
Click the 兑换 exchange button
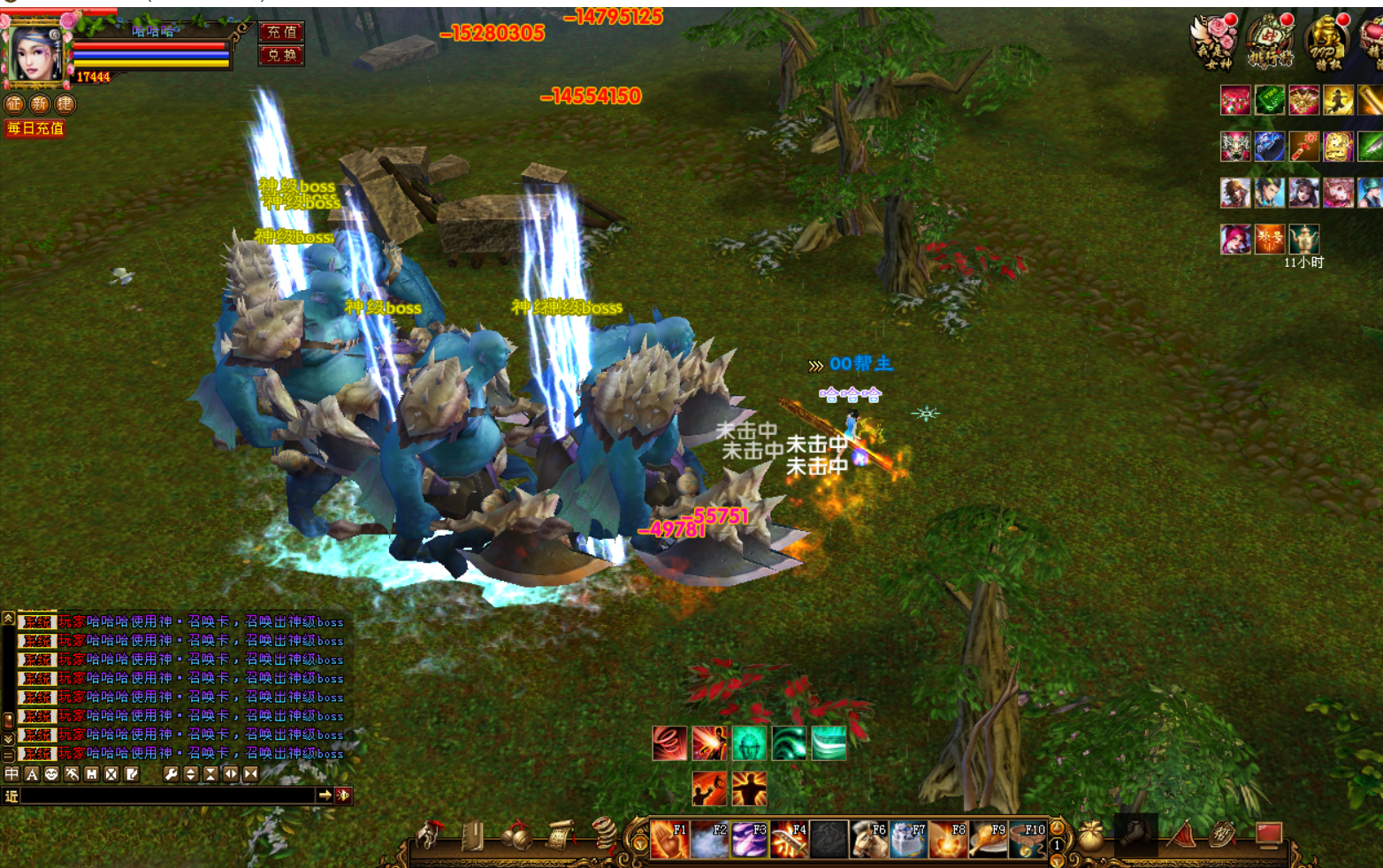pos(281,55)
